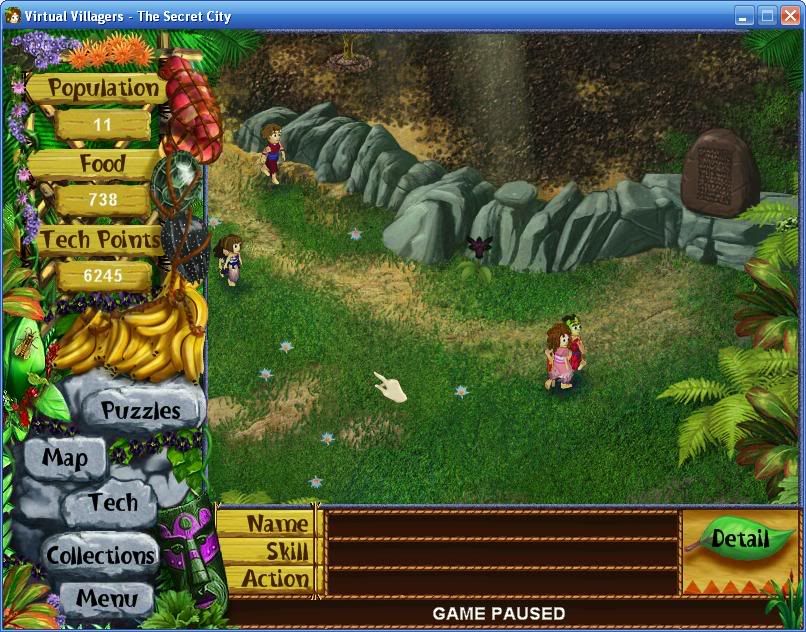Maximize the game window
The height and width of the screenshot is (632, 806).
coord(767,15)
